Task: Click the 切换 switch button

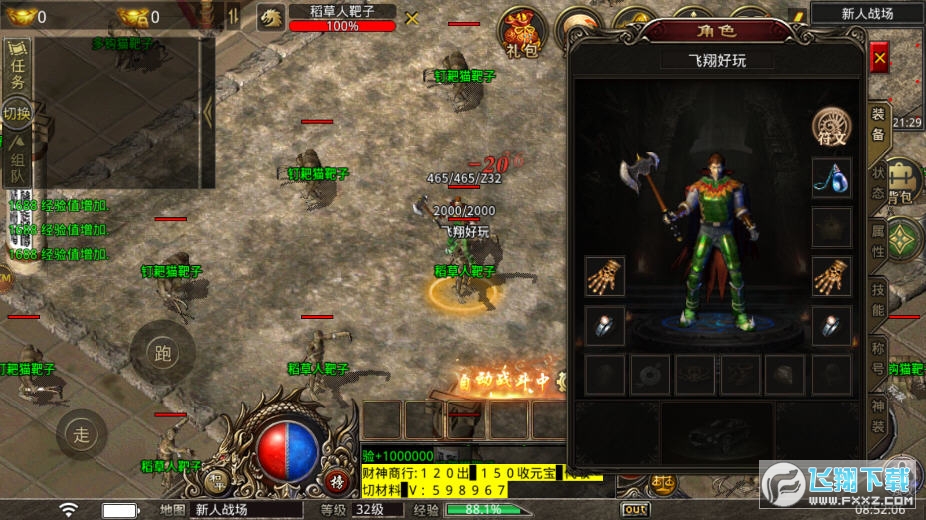Action: pyautogui.click(x=17, y=113)
